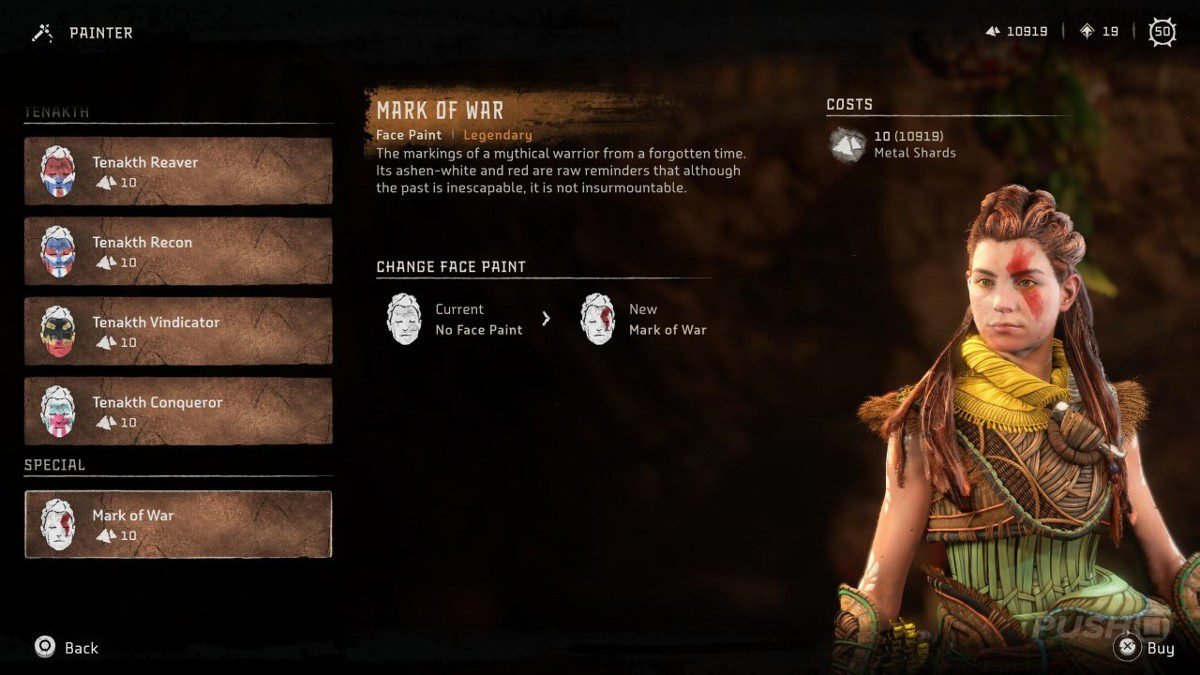1200x675 pixels.
Task: Choose the Tenakth Recon face paint
Action: point(178,251)
